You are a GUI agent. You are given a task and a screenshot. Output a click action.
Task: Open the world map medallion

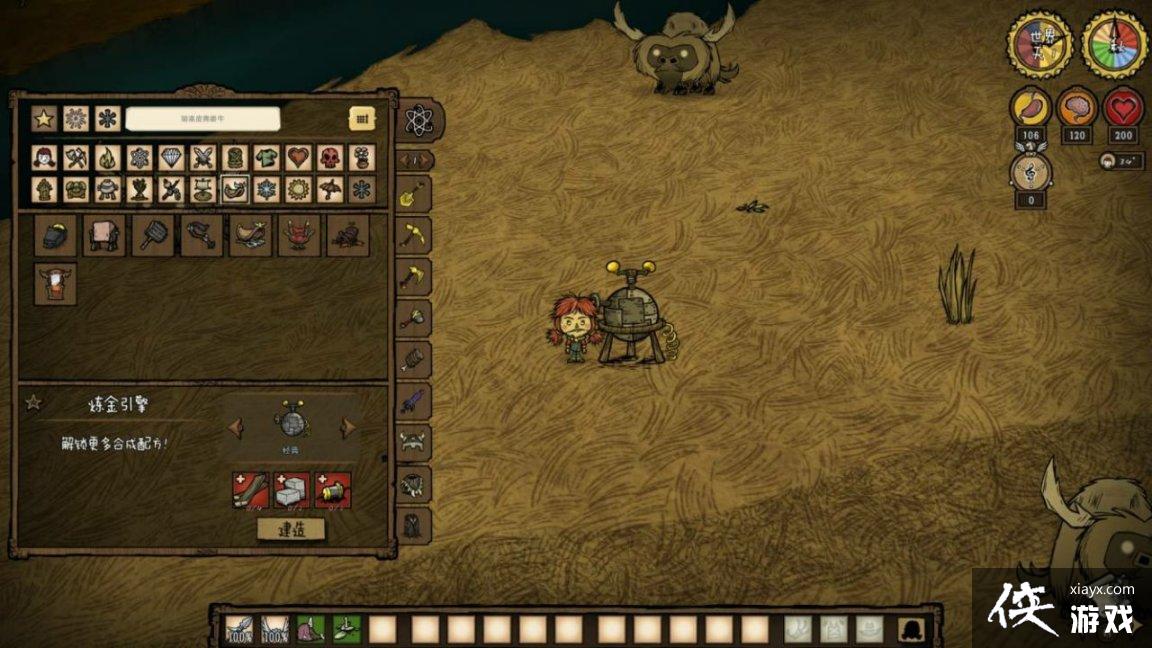click(1039, 44)
